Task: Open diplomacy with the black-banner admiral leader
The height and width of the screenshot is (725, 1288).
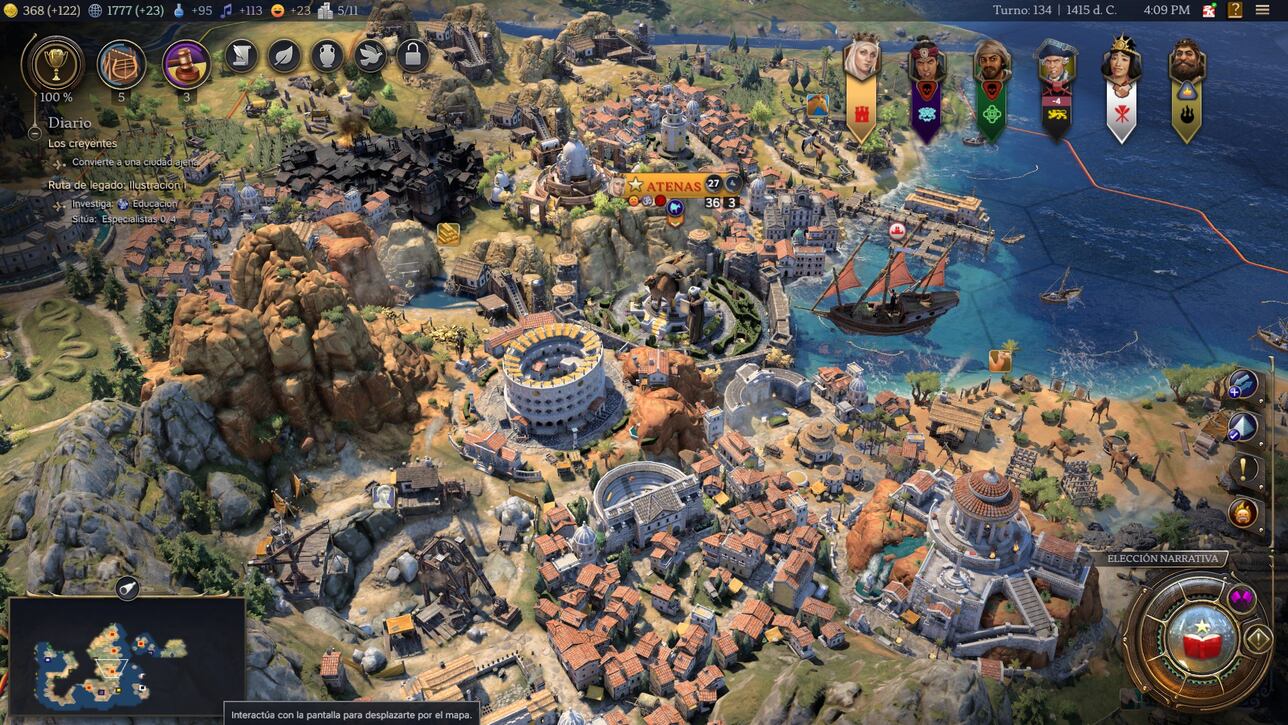Action: click(1056, 63)
